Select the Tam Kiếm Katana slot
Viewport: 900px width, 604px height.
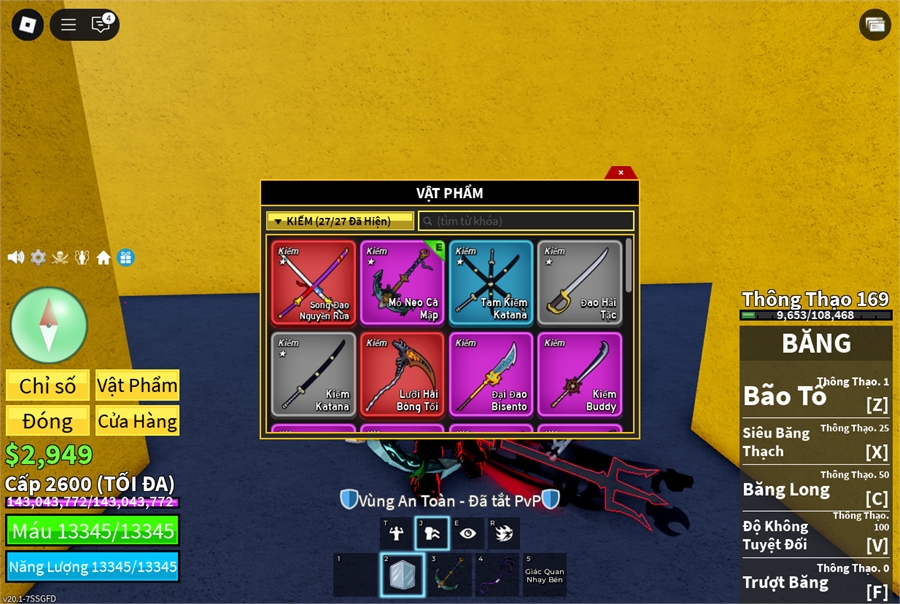491,282
